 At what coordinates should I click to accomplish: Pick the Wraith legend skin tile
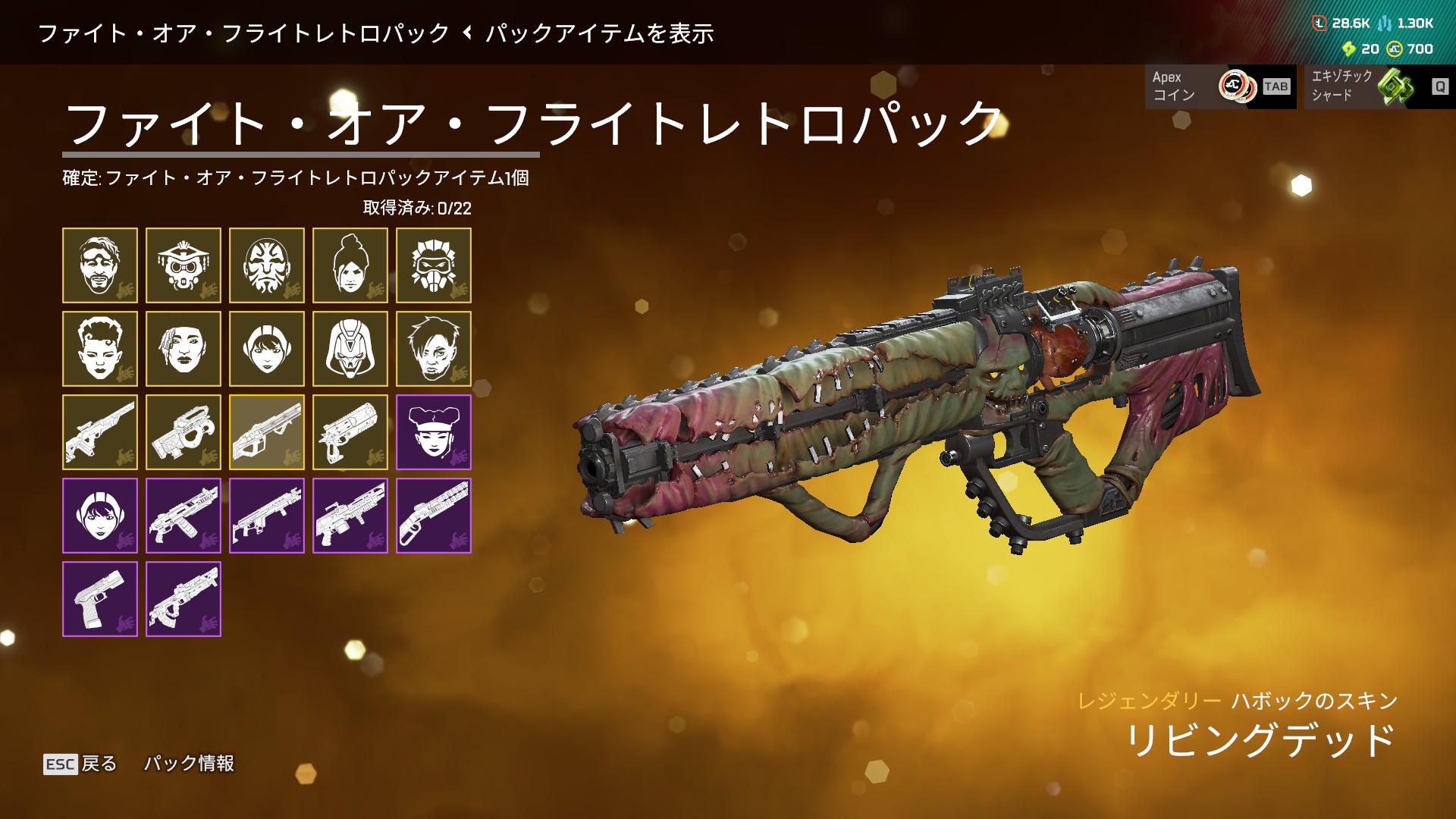350,265
